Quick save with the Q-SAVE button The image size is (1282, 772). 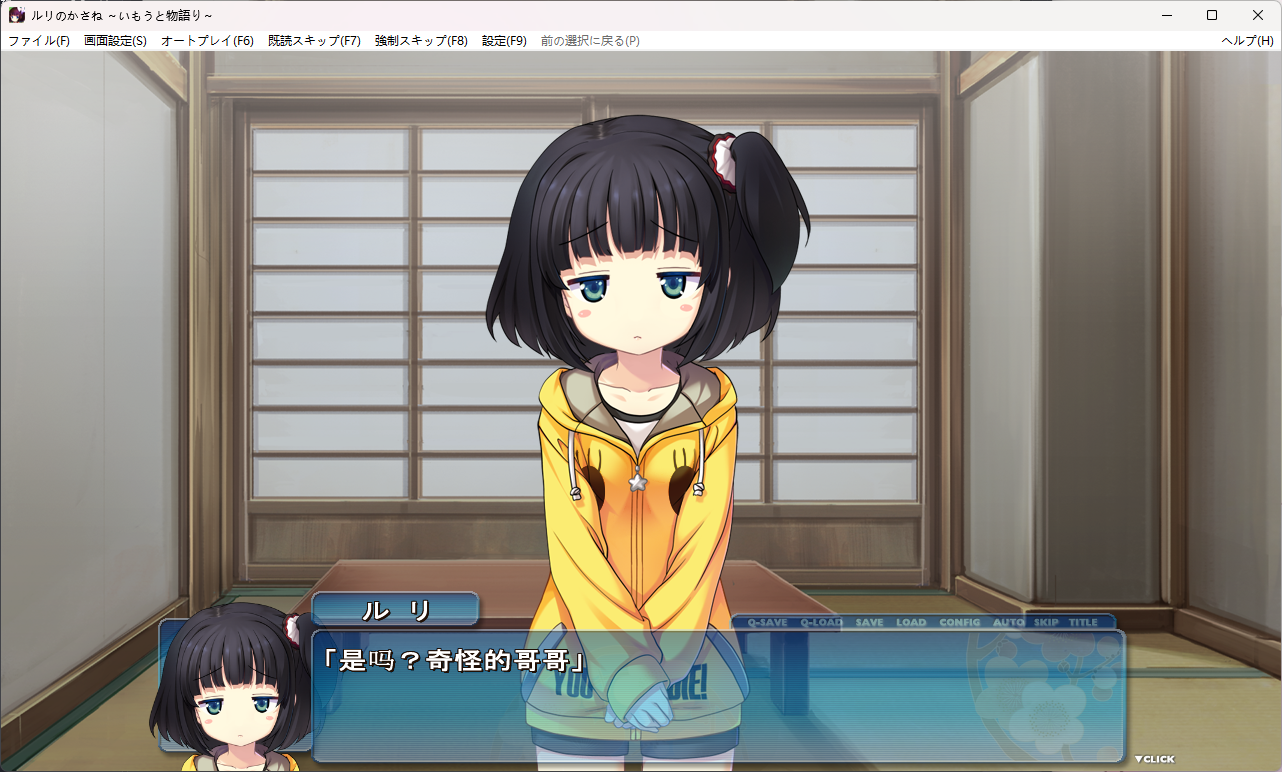(767, 622)
